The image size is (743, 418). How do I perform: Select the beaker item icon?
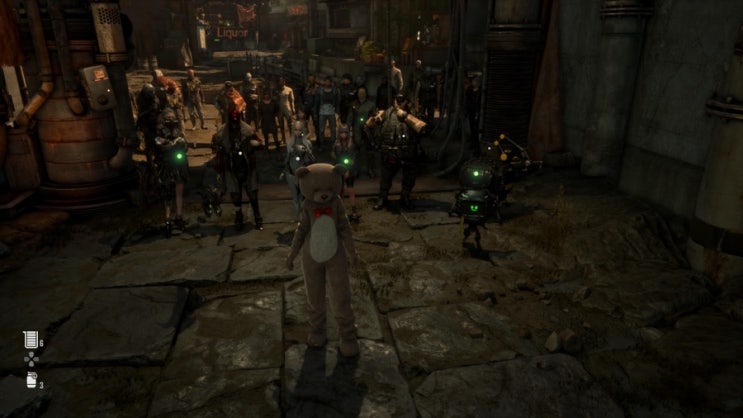pyautogui.click(x=30, y=340)
